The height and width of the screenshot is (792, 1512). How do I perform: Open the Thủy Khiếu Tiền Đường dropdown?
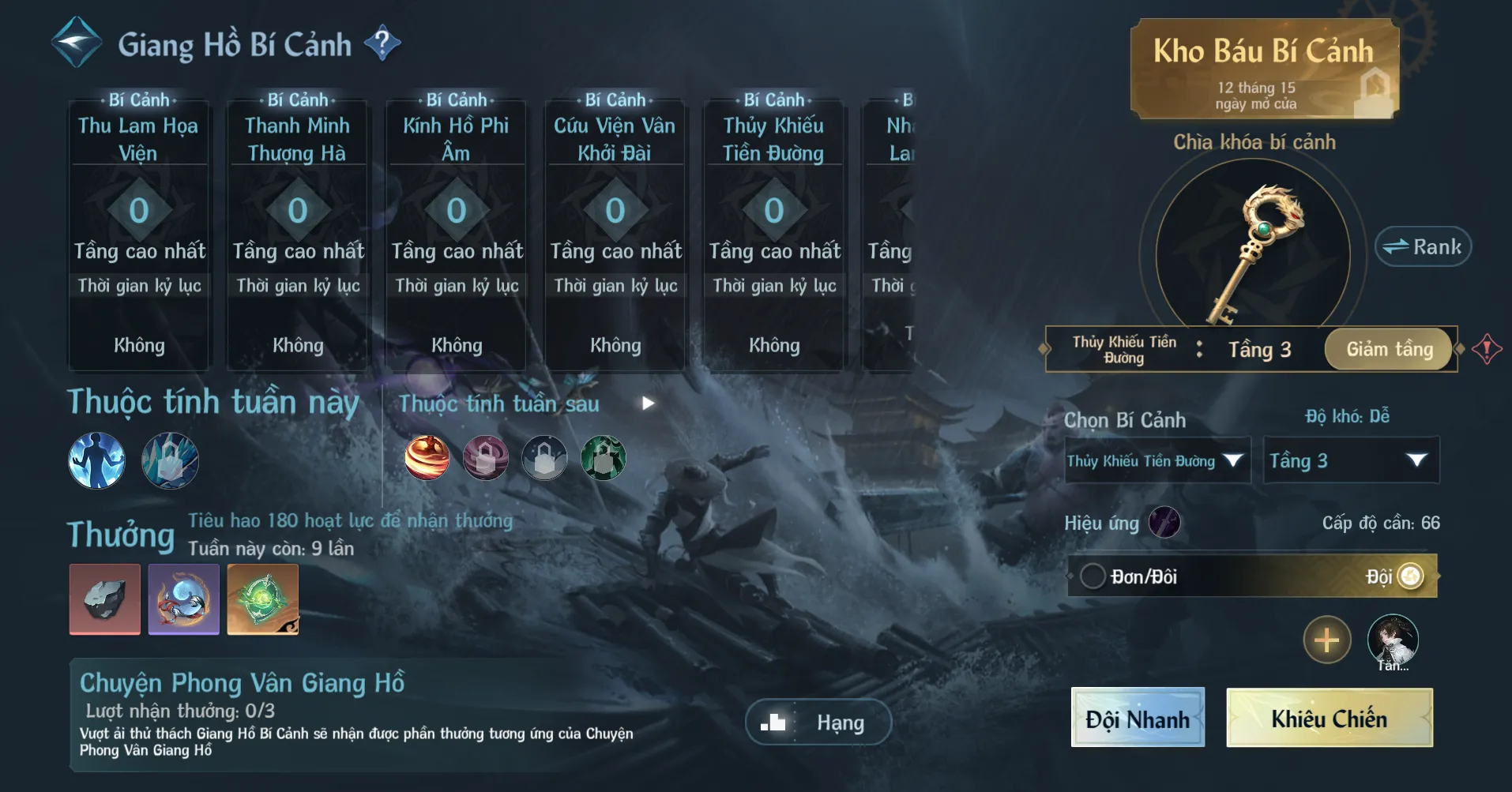pyautogui.click(x=1157, y=460)
